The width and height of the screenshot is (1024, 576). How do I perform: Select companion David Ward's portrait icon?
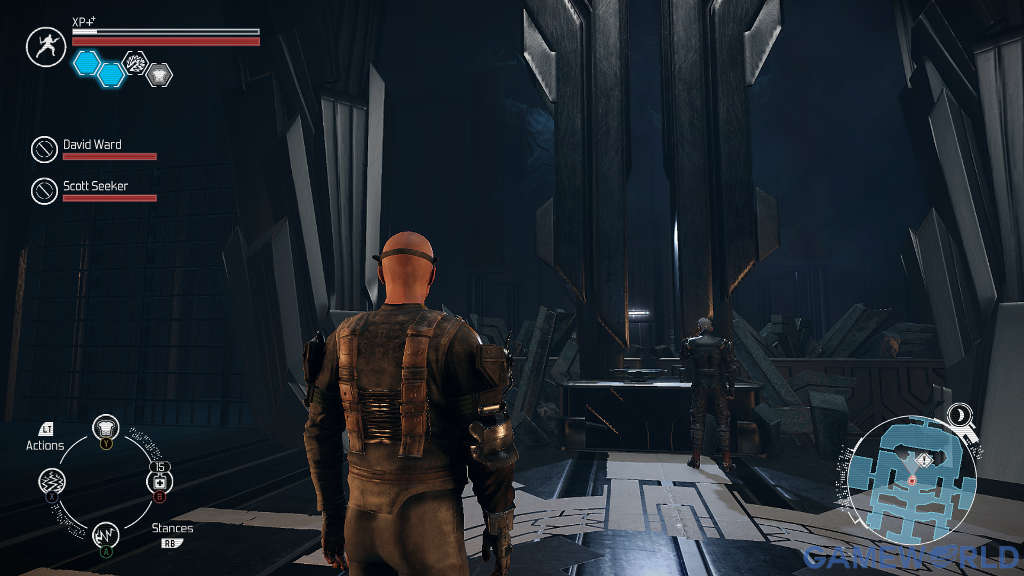[44, 150]
